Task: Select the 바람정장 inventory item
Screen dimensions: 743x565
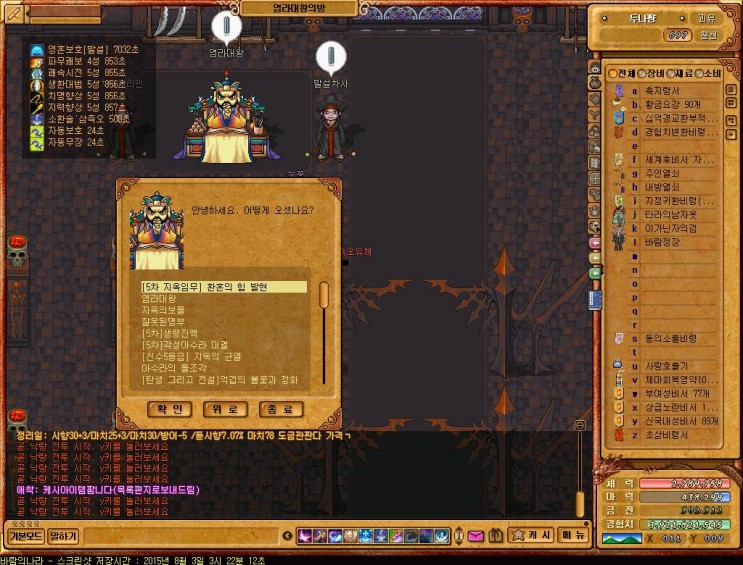Action: point(661,242)
